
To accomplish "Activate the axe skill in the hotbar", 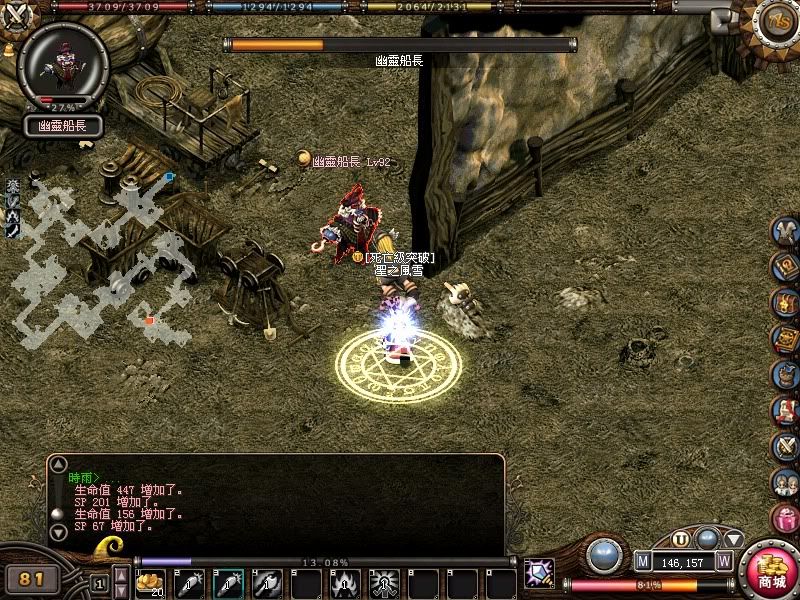I will click(267, 582).
